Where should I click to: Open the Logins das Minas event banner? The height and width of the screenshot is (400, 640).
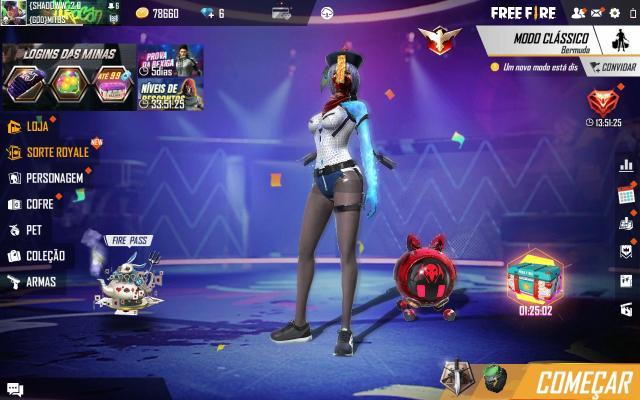tap(68, 77)
